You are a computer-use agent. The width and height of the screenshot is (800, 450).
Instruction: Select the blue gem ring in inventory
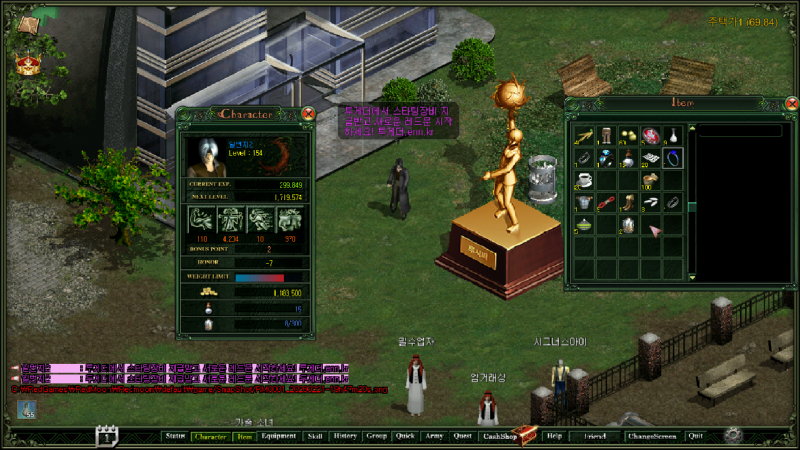[605, 157]
